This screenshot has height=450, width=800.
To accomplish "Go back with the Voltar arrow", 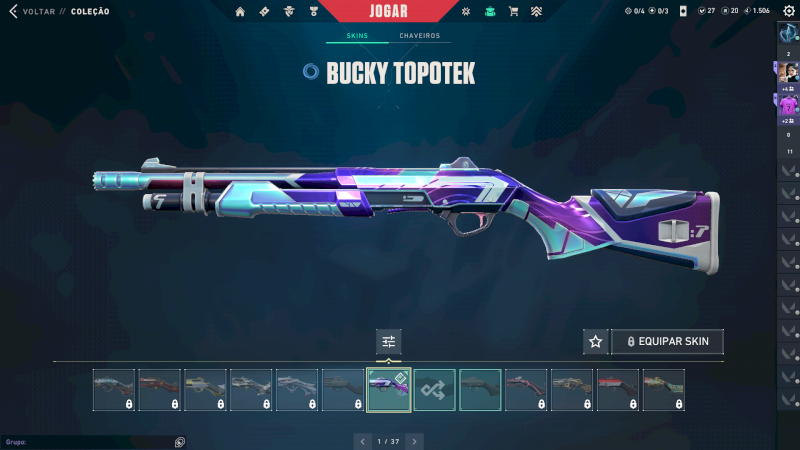I will (x=13, y=11).
